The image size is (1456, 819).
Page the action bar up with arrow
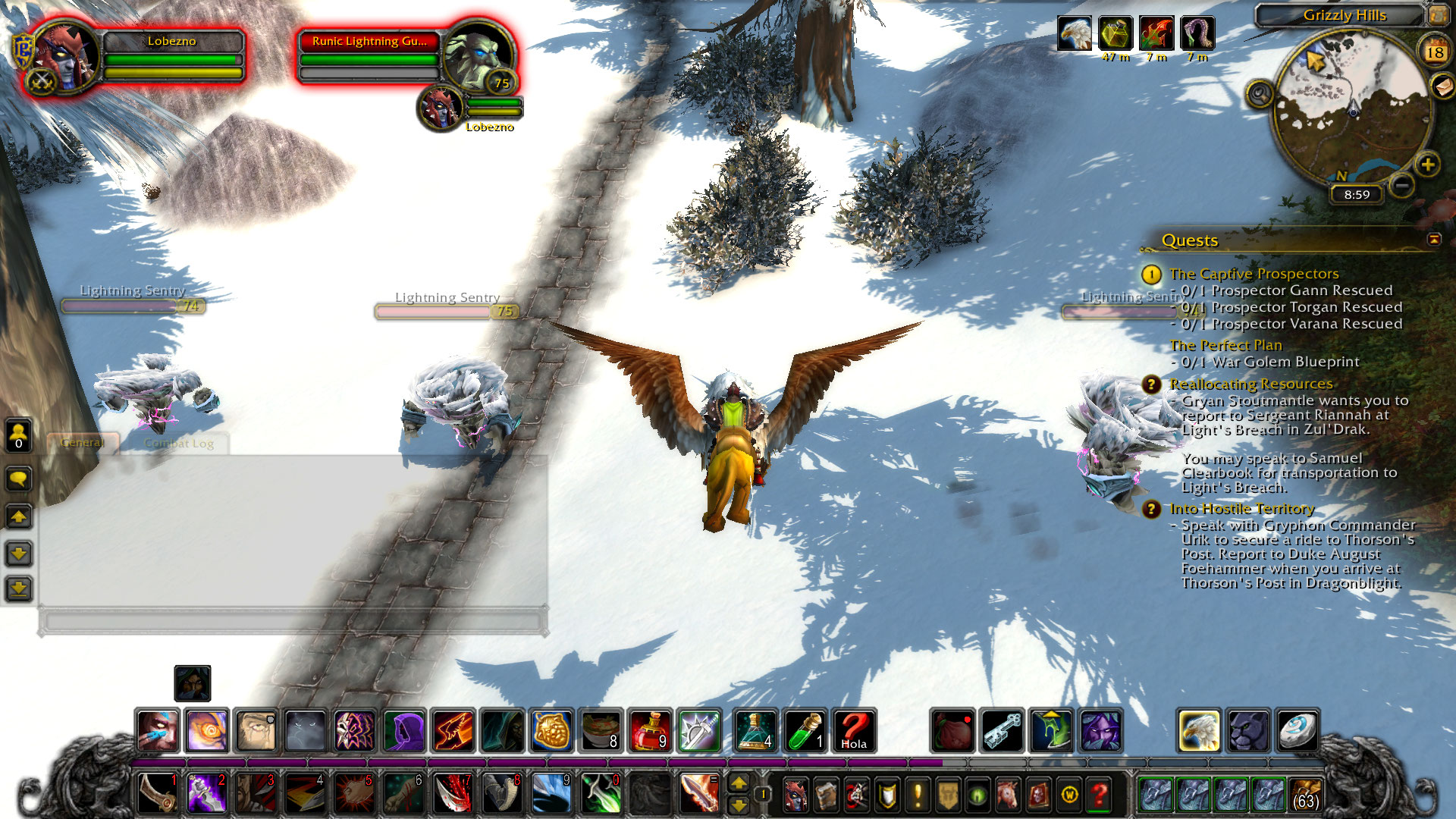tap(738, 783)
